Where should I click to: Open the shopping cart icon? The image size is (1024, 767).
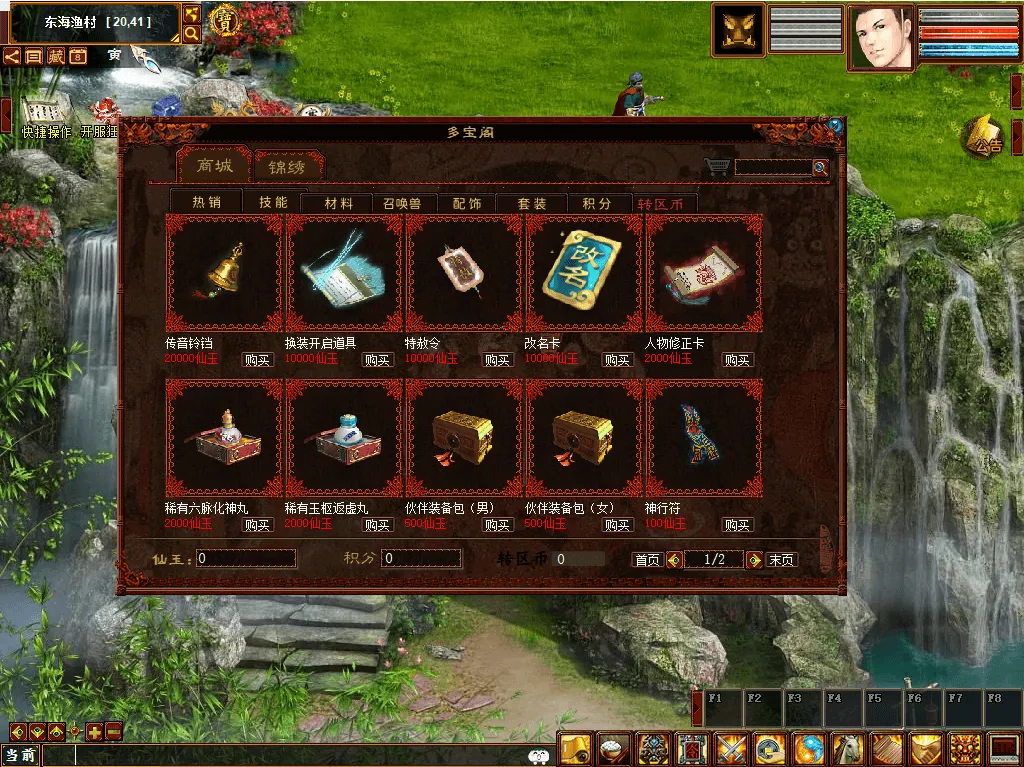(716, 167)
